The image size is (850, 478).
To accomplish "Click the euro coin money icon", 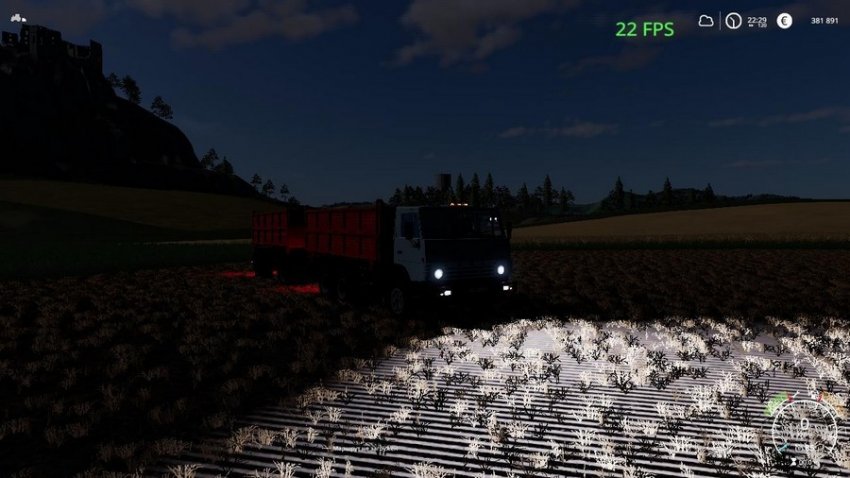I will coord(784,21).
